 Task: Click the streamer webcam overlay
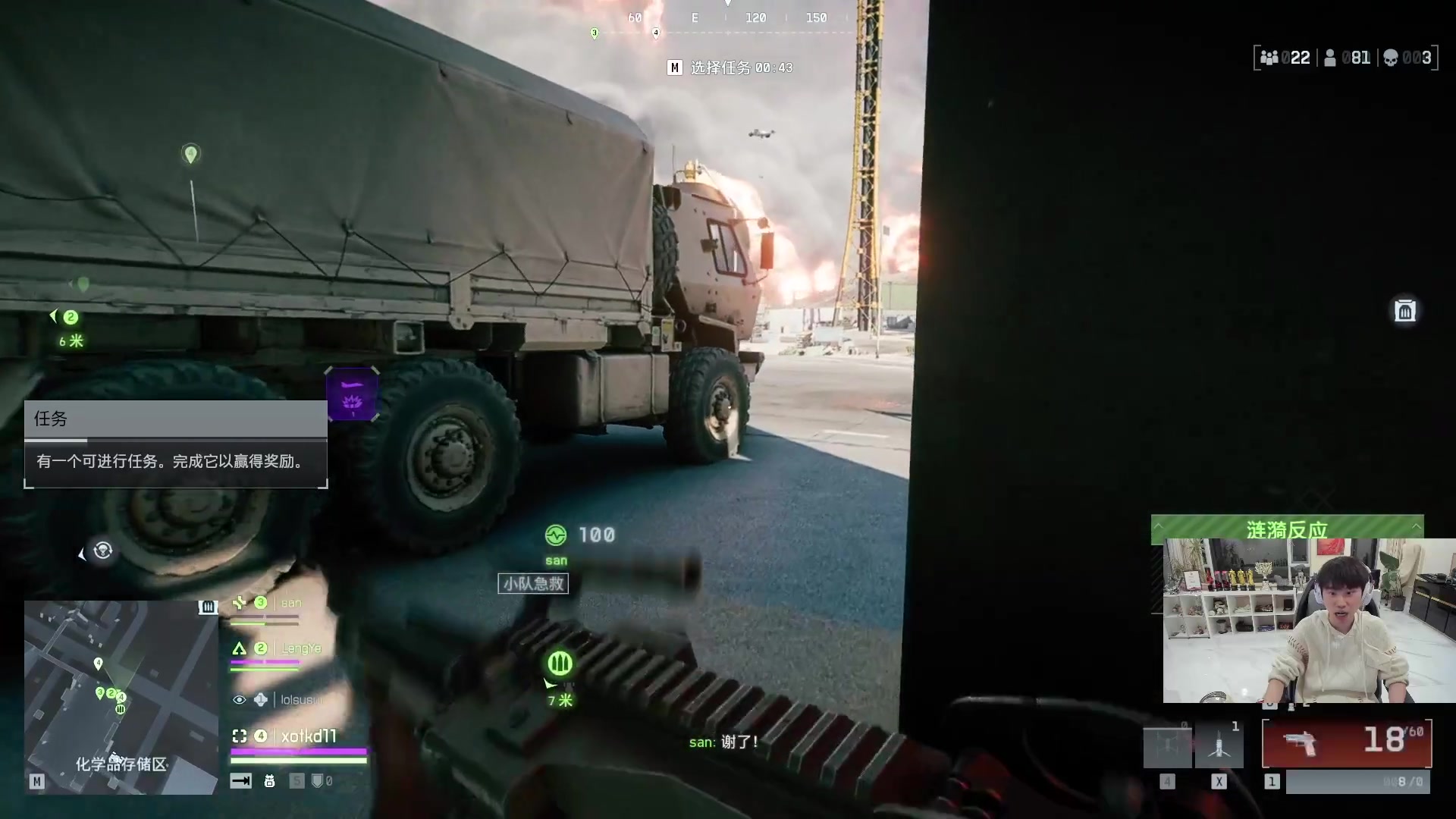click(x=1309, y=620)
